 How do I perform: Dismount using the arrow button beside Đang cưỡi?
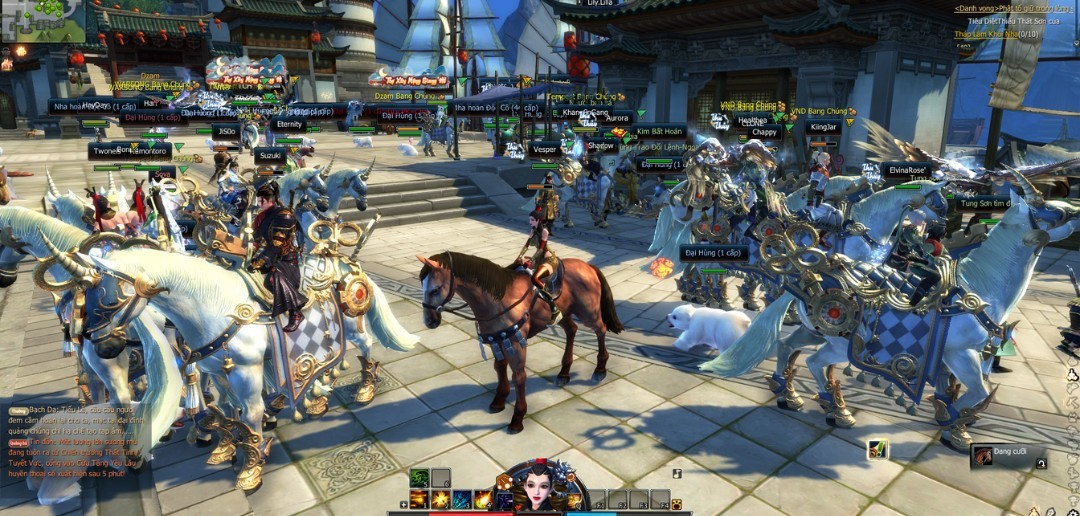pyautogui.click(x=1041, y=463)
